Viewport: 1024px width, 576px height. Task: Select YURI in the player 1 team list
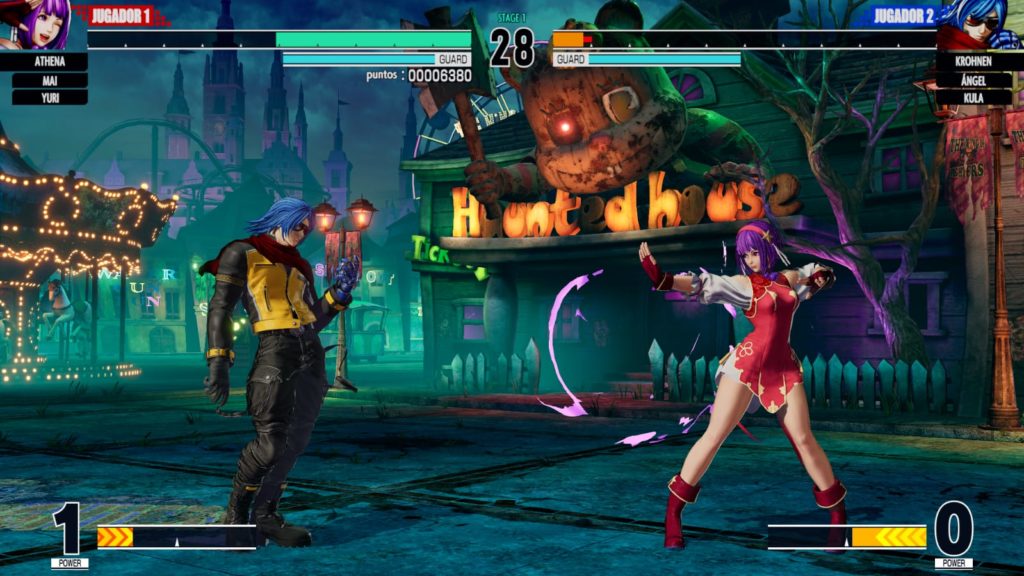coord(49,98)
